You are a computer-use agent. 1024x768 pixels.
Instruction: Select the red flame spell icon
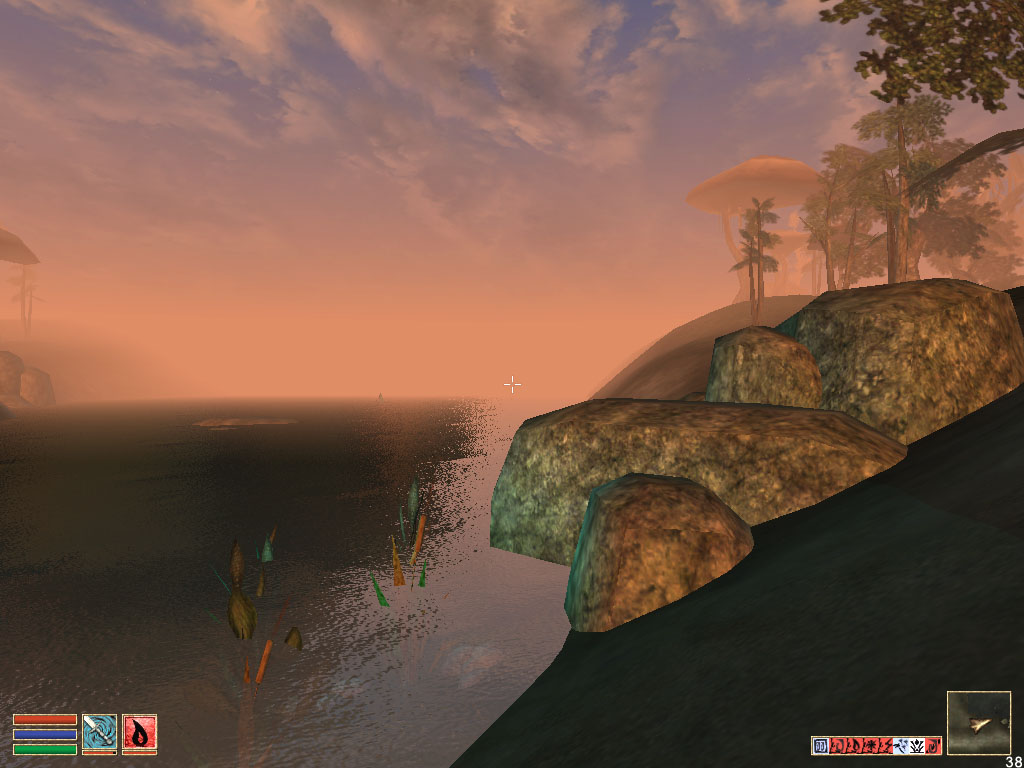pos(139,732)
